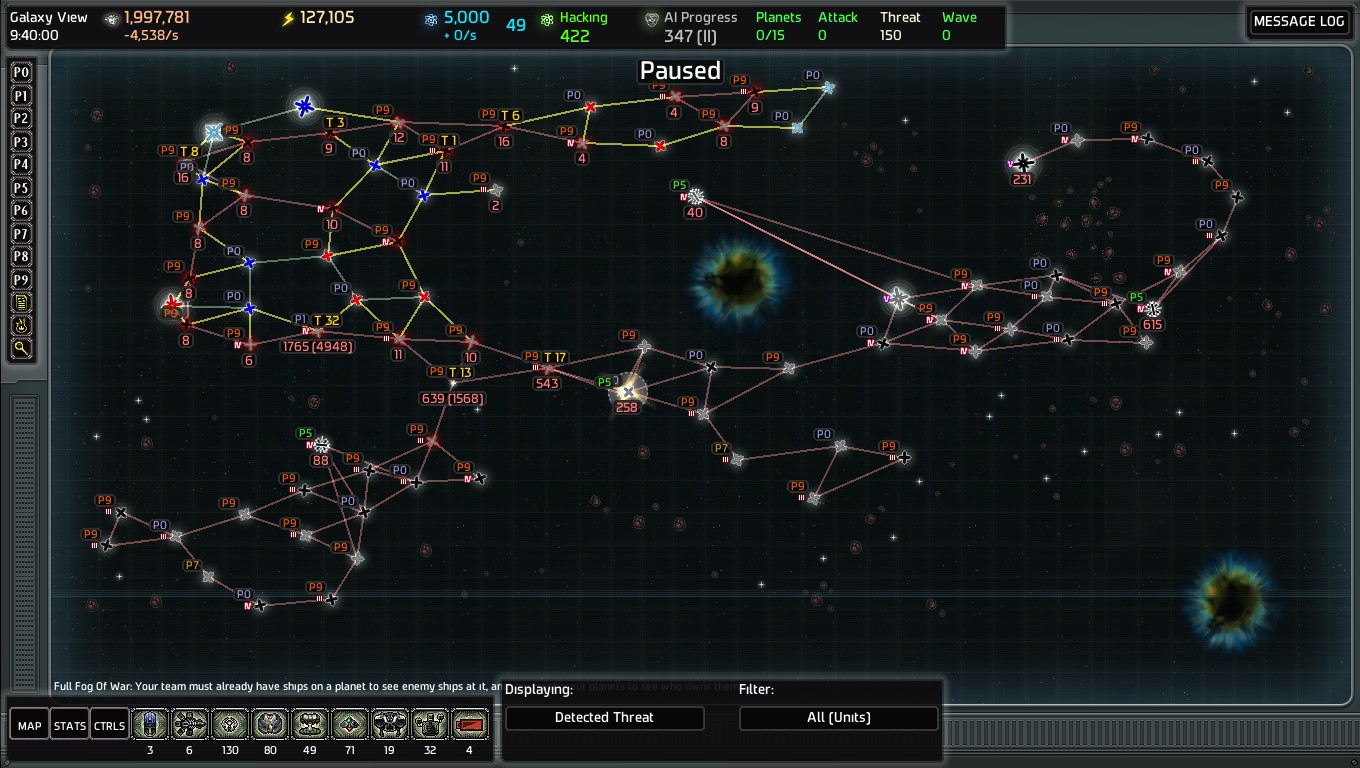This screenshot has width=1360, height=768.
Task: Activate the P9 priority button
Action: (21, 279)
